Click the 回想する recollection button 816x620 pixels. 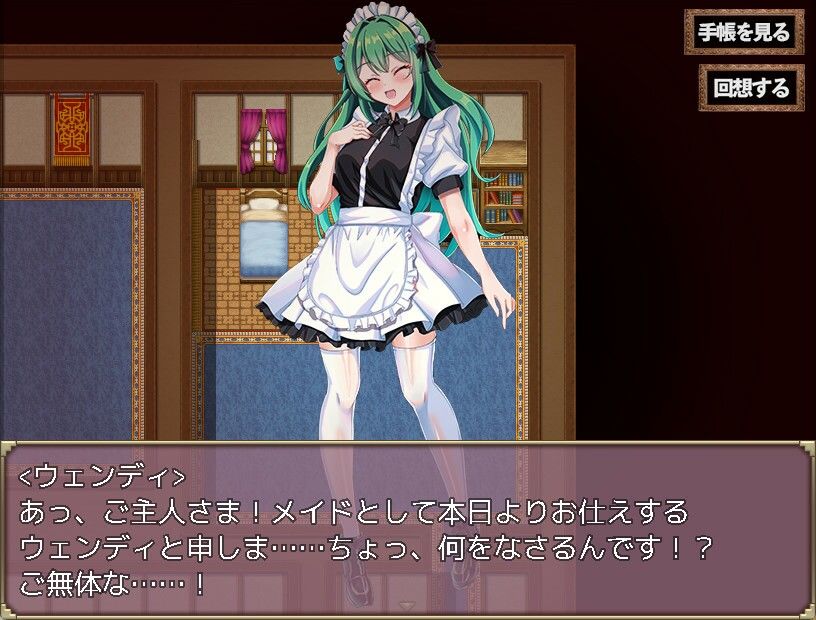[751, 88]
